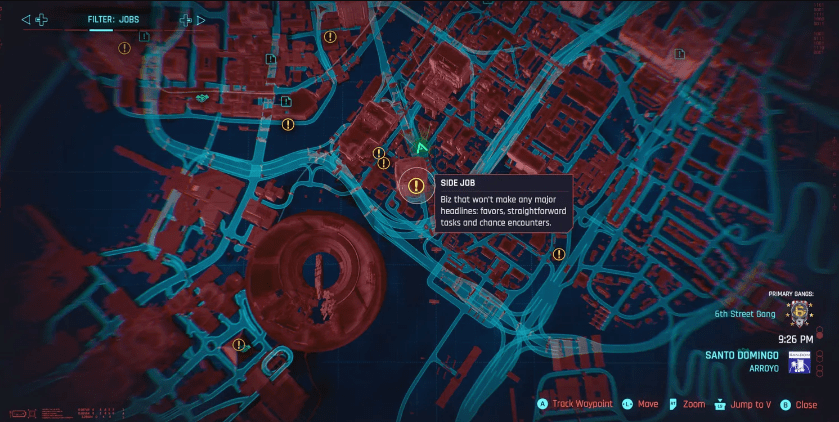Viewport: 839px width, 422px height.
Task: Switch to the next map filter arrow
Action: coord(202,19)
